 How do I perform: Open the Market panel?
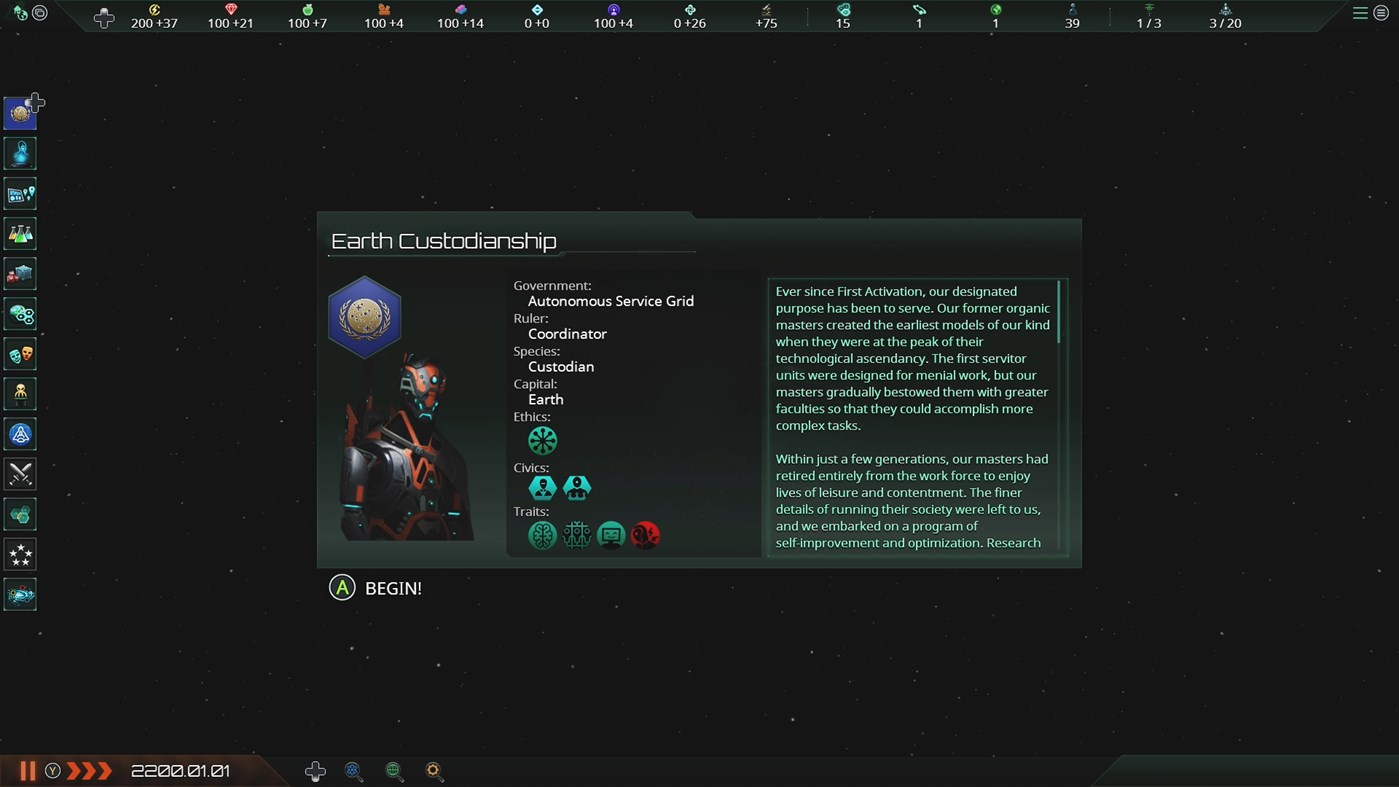click(20, 273)
